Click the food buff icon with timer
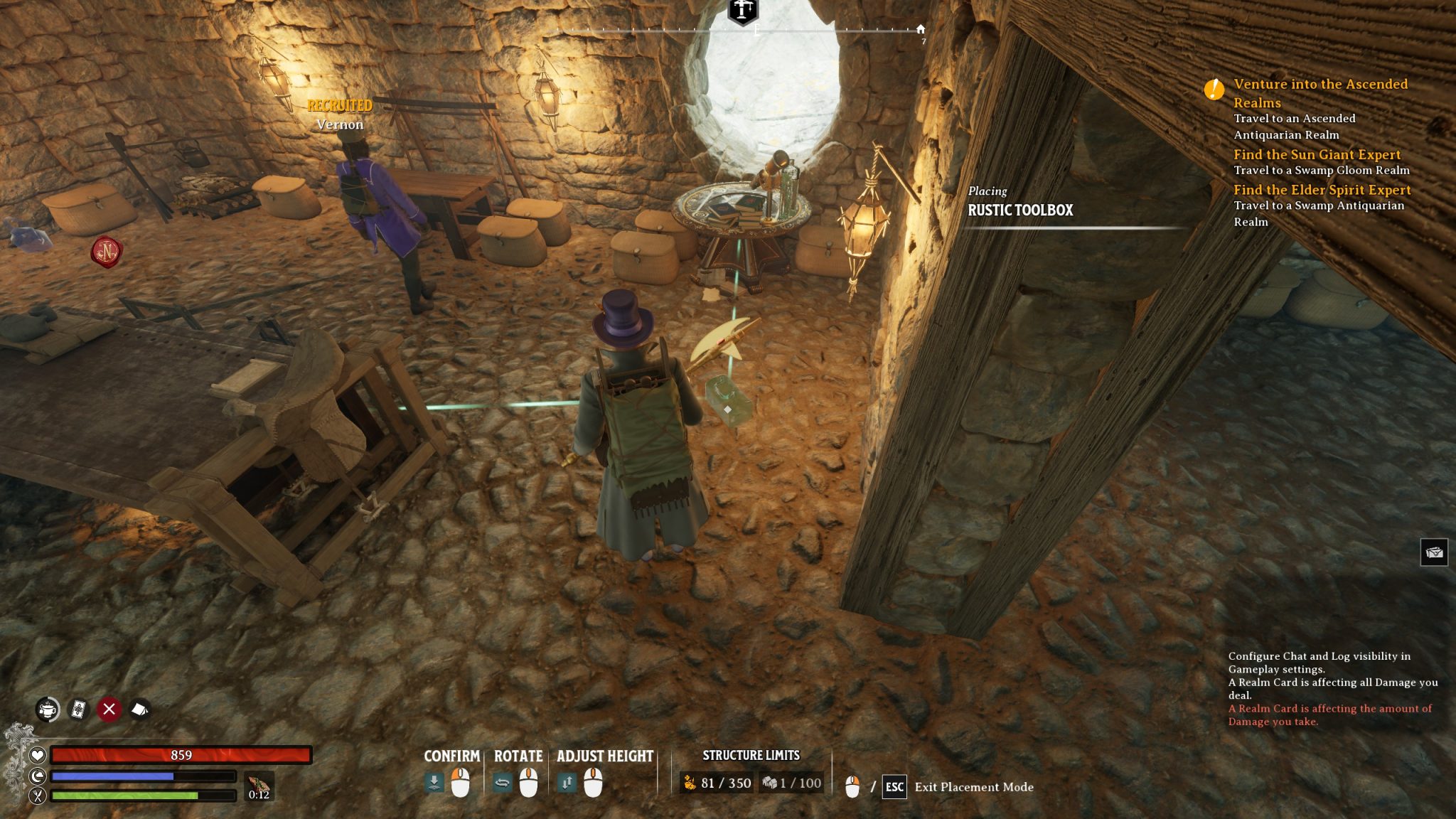The image size is (1456, 819). (x=259, y=786)
